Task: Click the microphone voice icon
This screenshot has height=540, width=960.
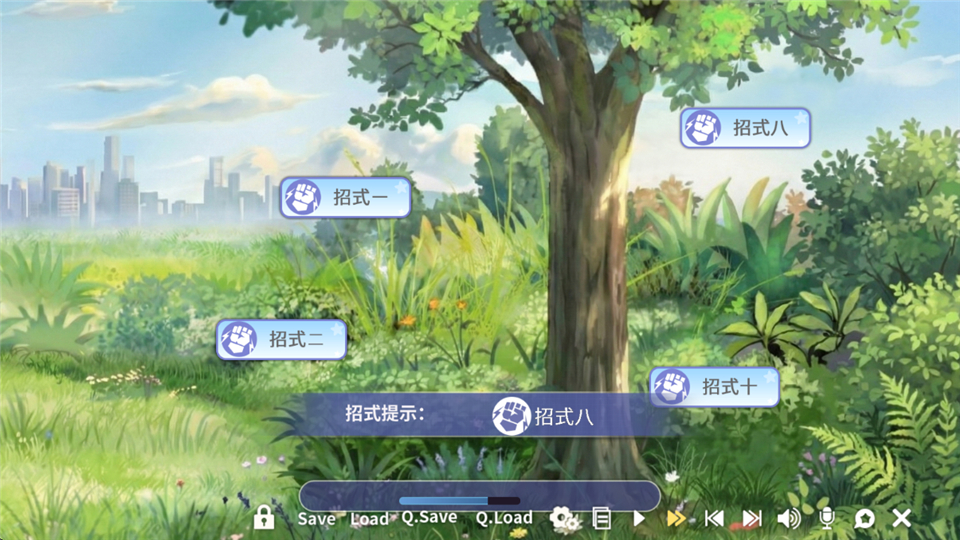Action: click(827, 518)
